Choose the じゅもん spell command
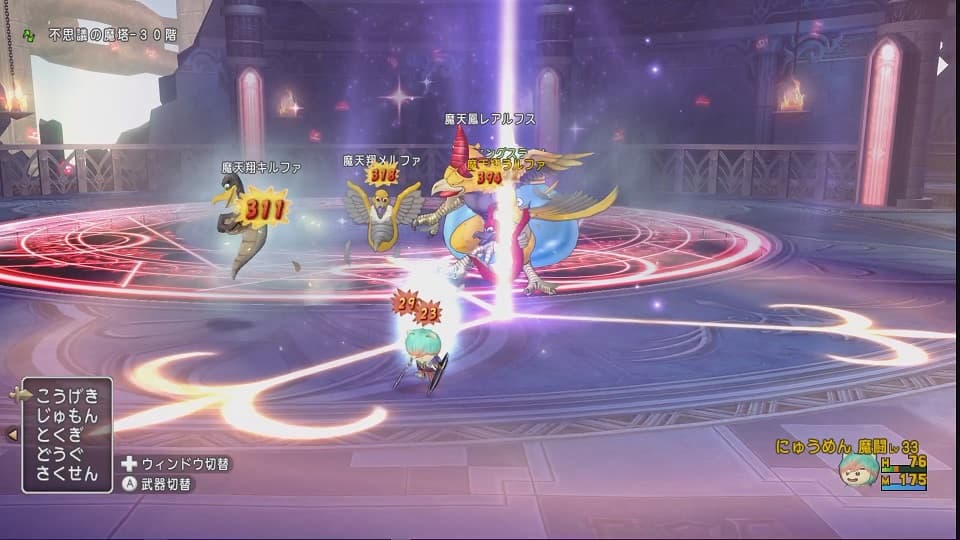Viewport: 960px width, 540px height. pos(67,414)
